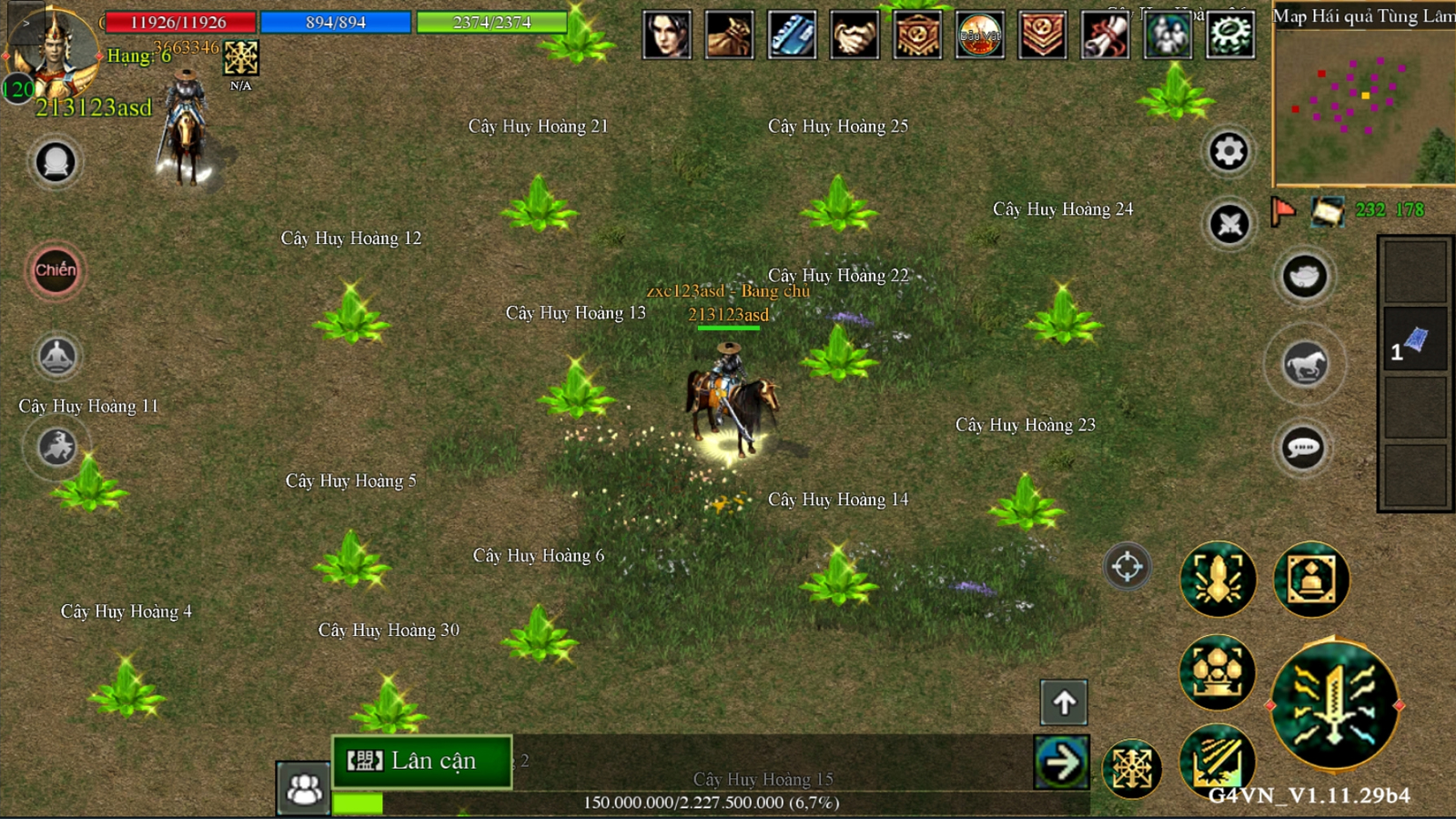Image resolution: width=1456 pixels, height=819 pixels.
Task: Open the scroll quest icon
Action: coord(1105,35)
